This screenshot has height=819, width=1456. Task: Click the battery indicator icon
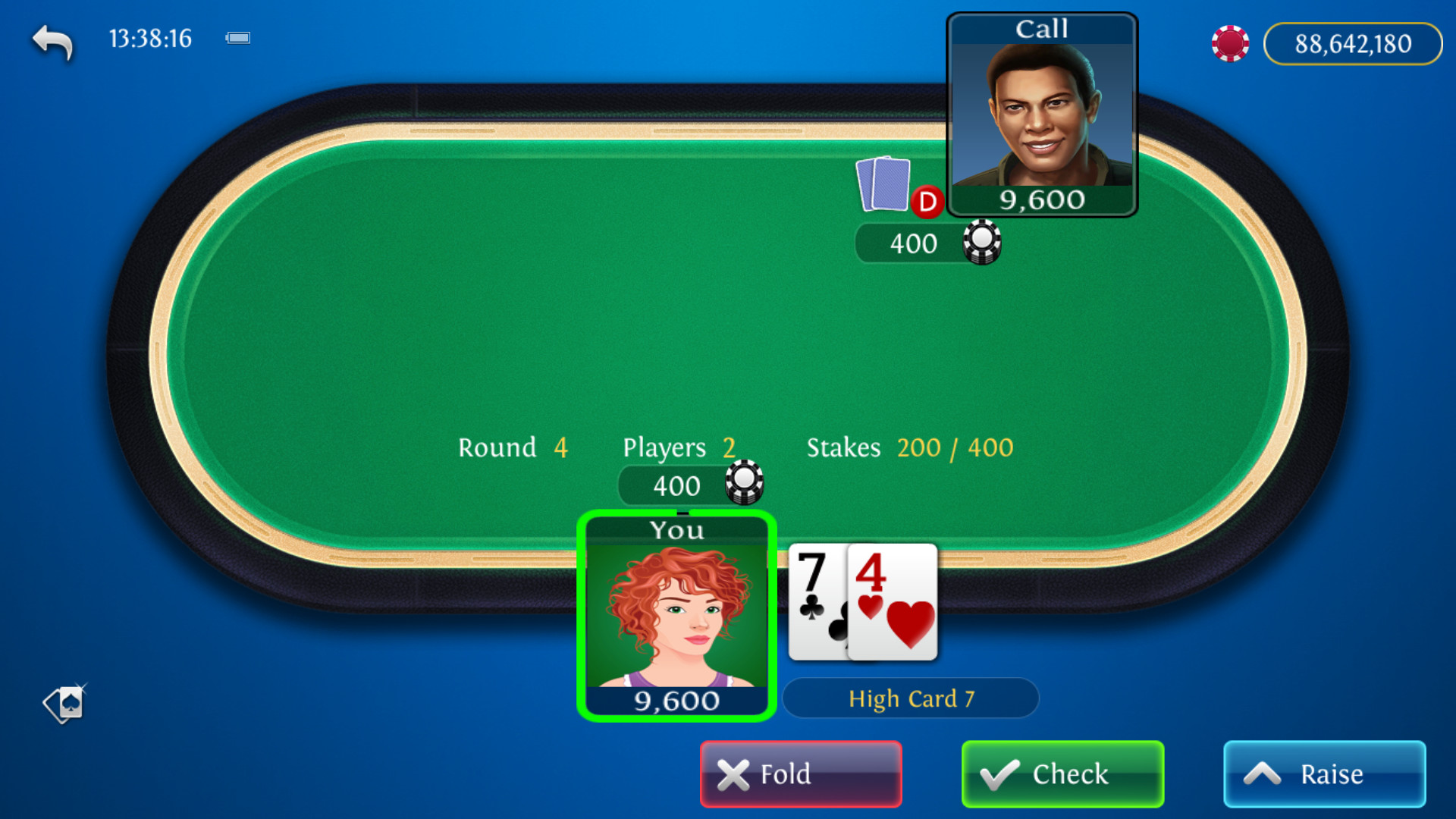tap(237, 37)
